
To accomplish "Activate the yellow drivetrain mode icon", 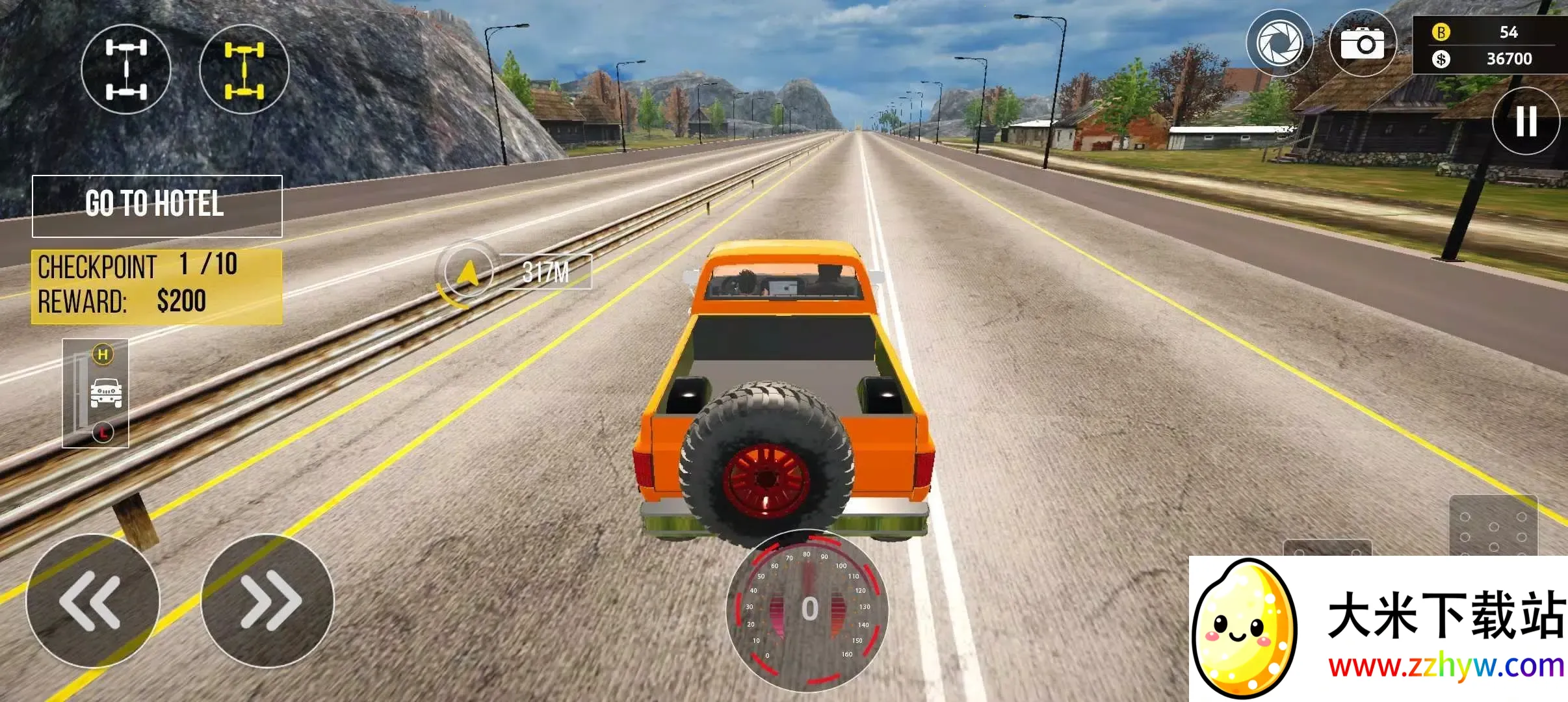I will [244, 69].
